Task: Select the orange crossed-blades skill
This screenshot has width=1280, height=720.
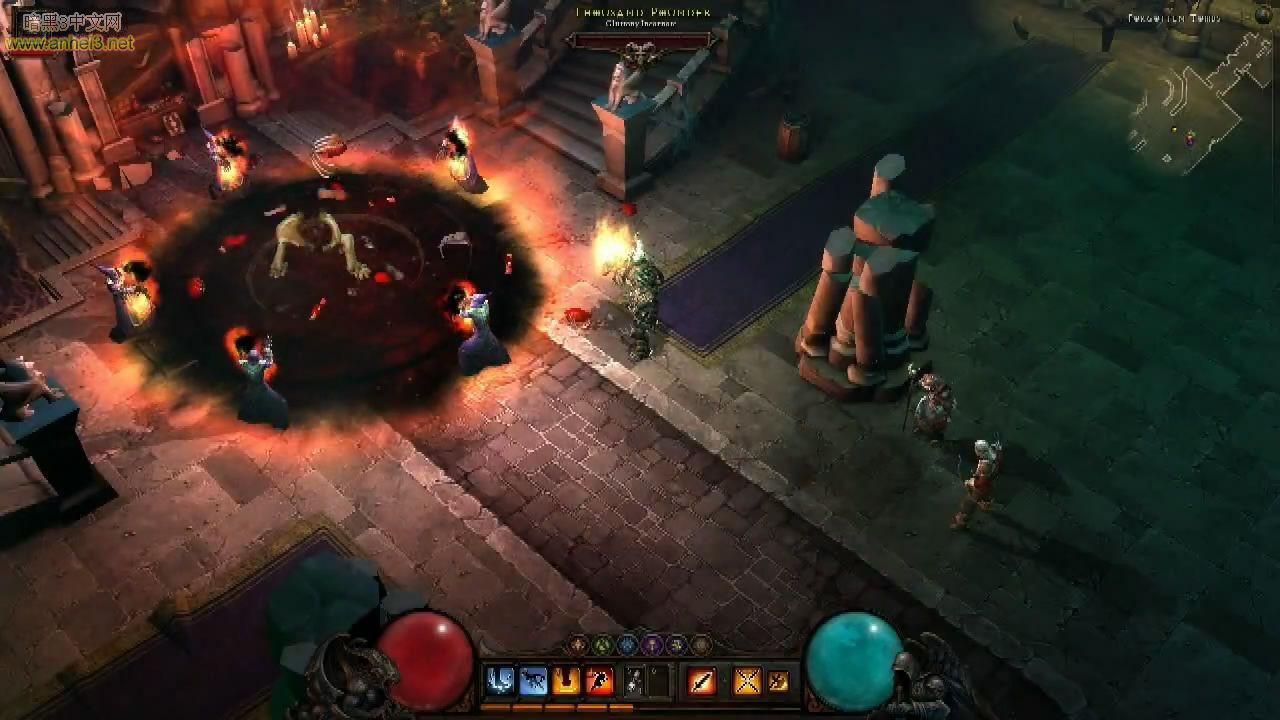Action: point(747,681)
